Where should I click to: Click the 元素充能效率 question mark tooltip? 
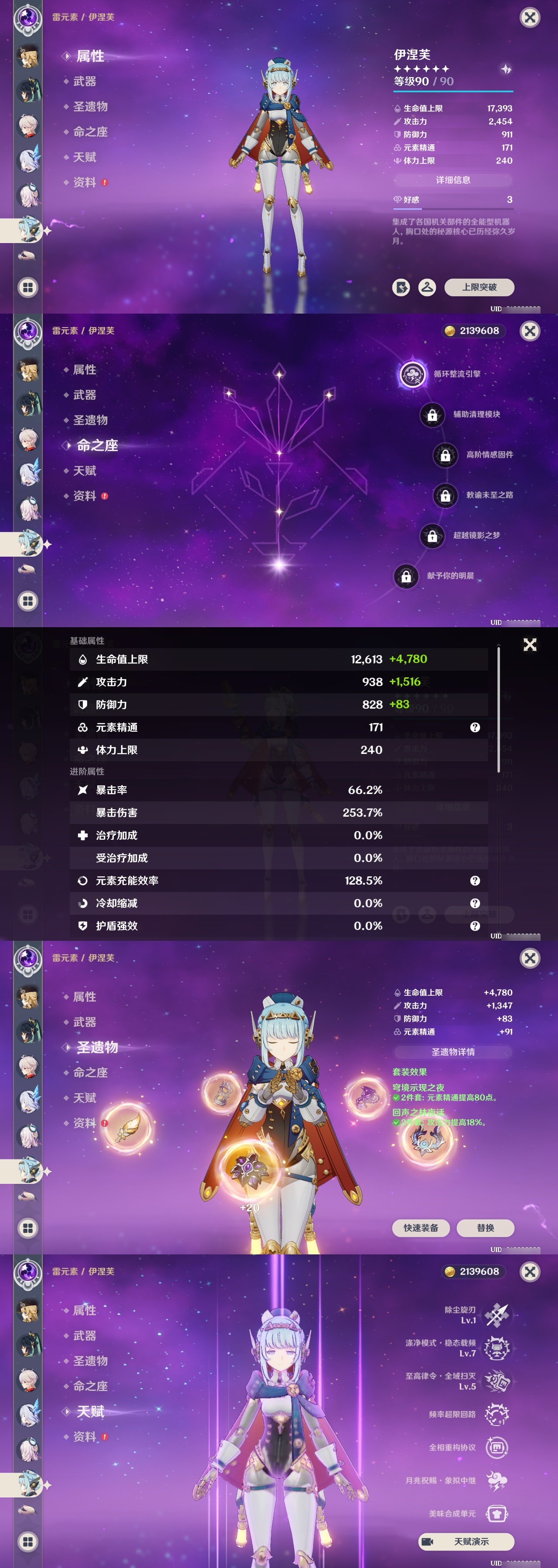click(x=475, y=880)
